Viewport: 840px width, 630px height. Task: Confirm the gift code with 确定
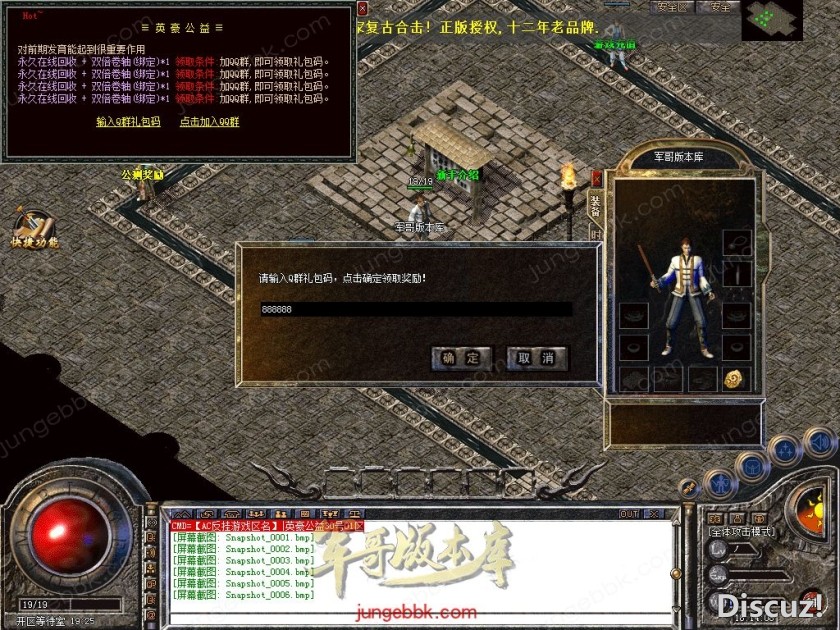click(x=461, y=358)
